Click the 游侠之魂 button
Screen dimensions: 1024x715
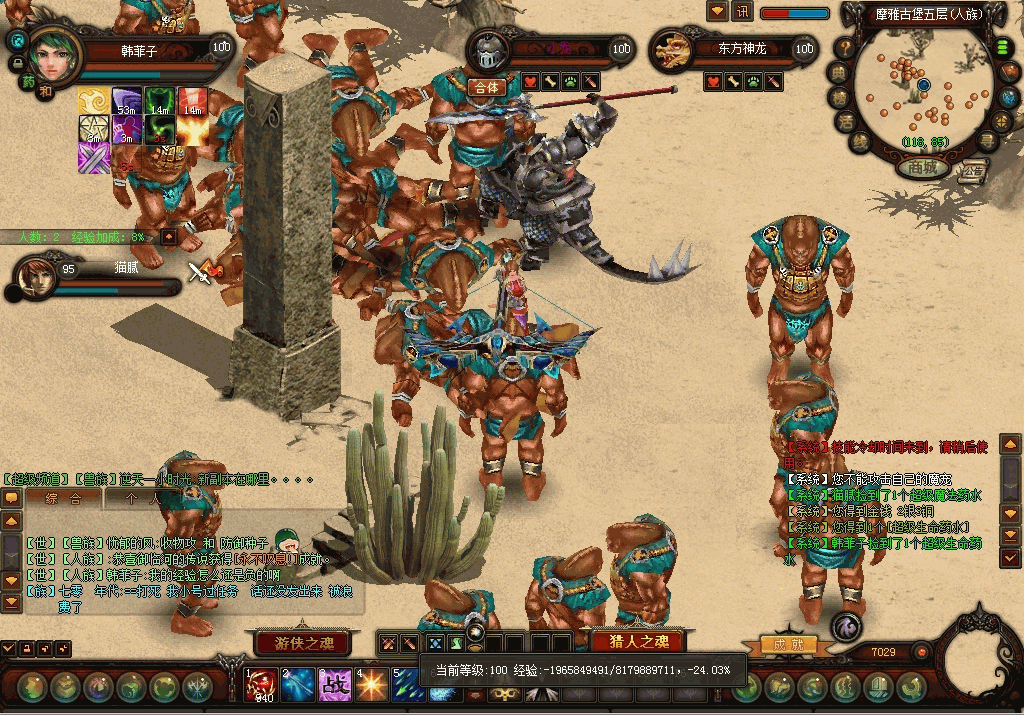(x=300, y=643)
